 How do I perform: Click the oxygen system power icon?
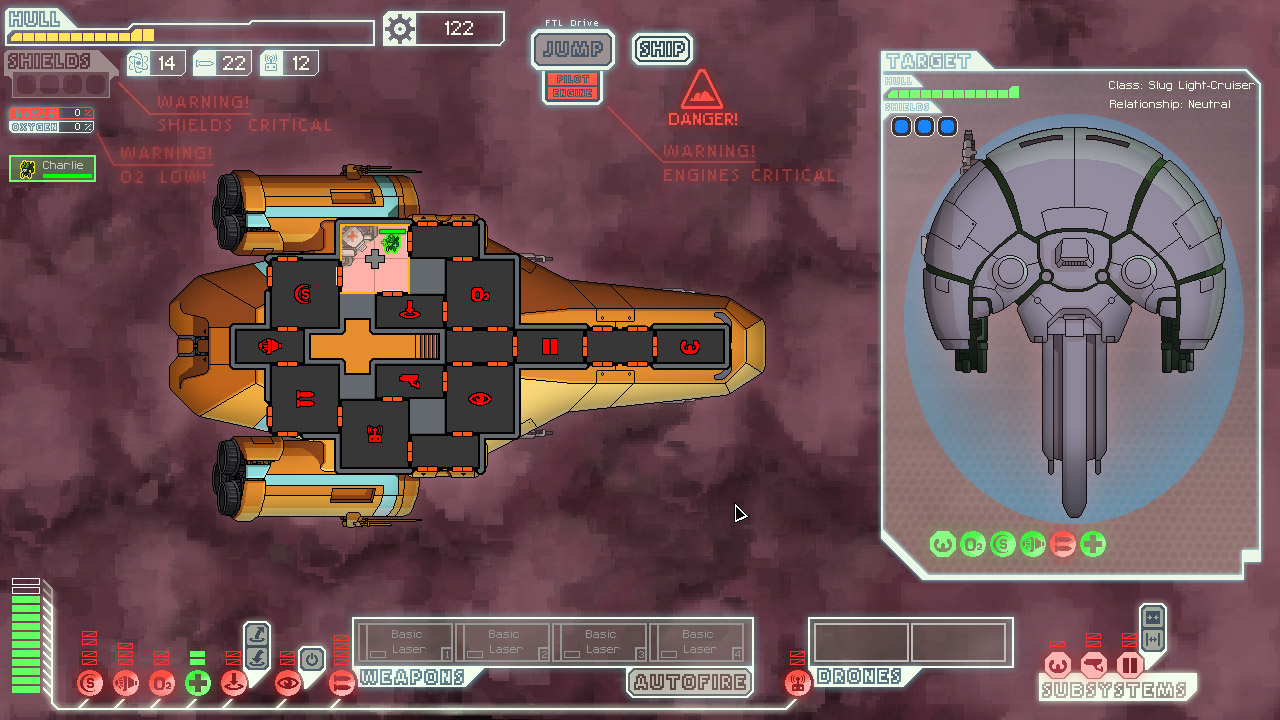click(162, 684)
